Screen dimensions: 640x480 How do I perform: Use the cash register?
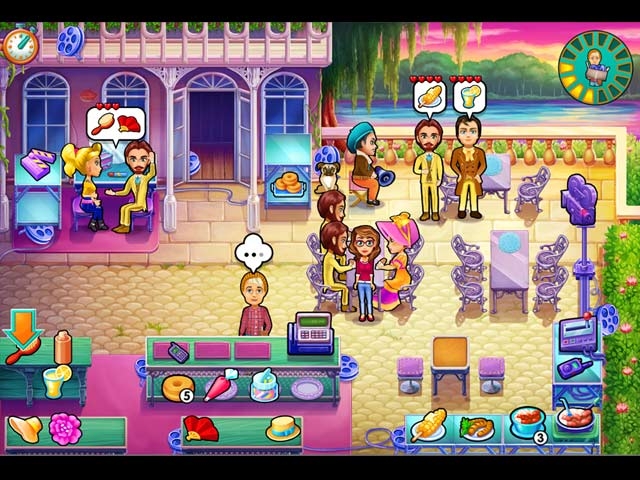click(311, 334)
